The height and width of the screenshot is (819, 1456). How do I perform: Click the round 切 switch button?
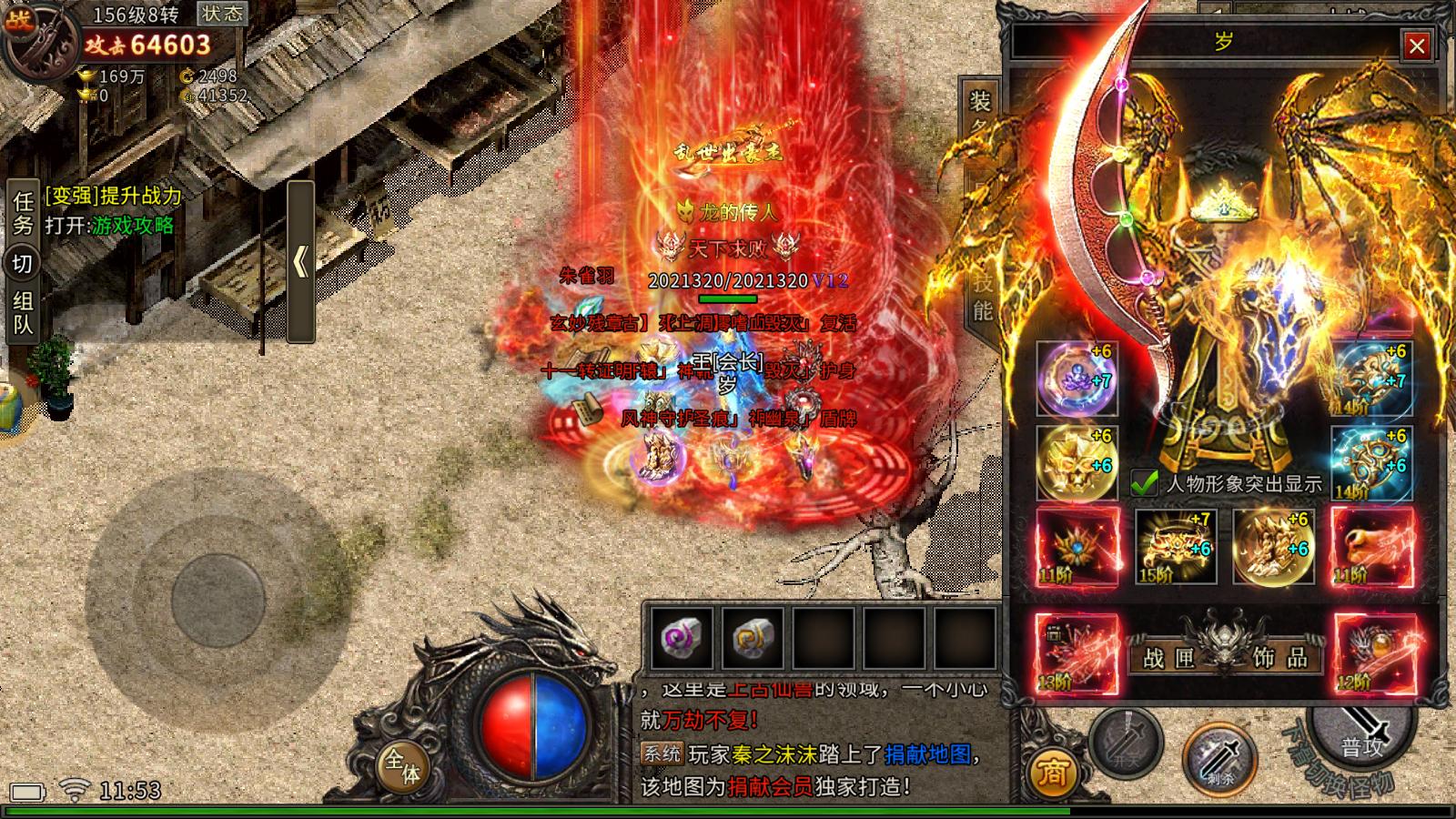23,264
